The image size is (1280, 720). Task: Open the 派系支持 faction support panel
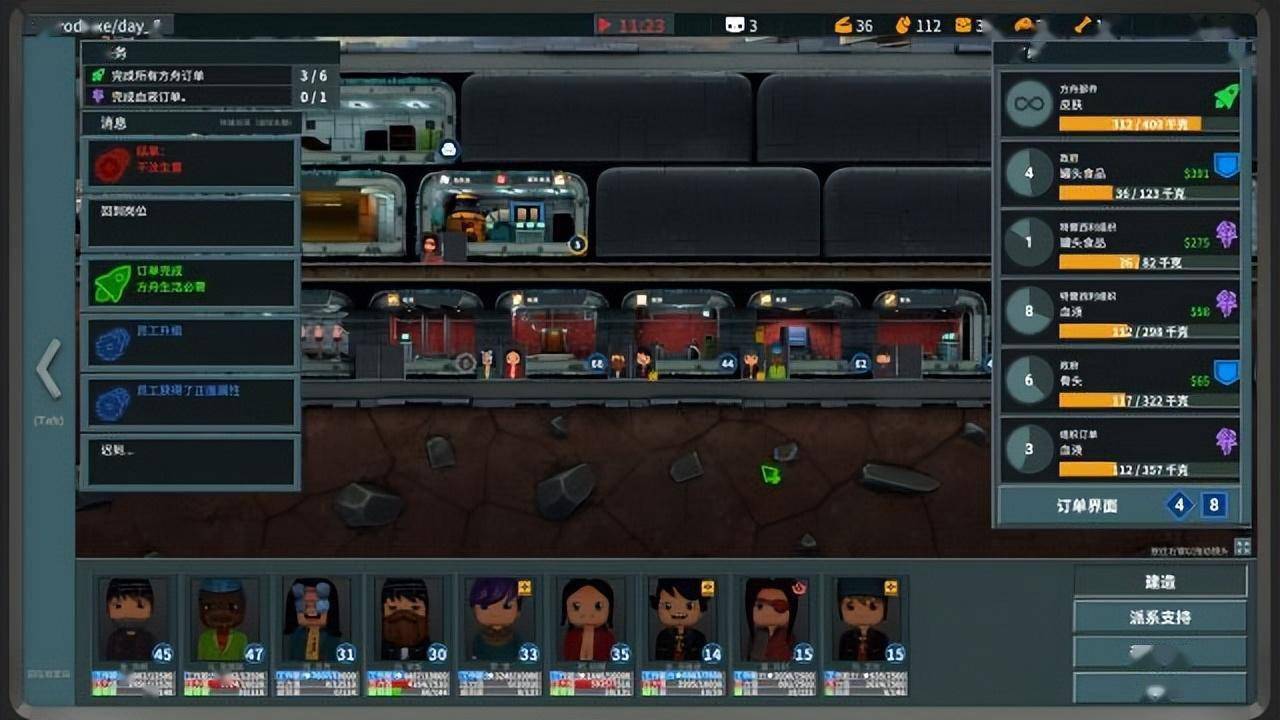(x=1160, y=617)
